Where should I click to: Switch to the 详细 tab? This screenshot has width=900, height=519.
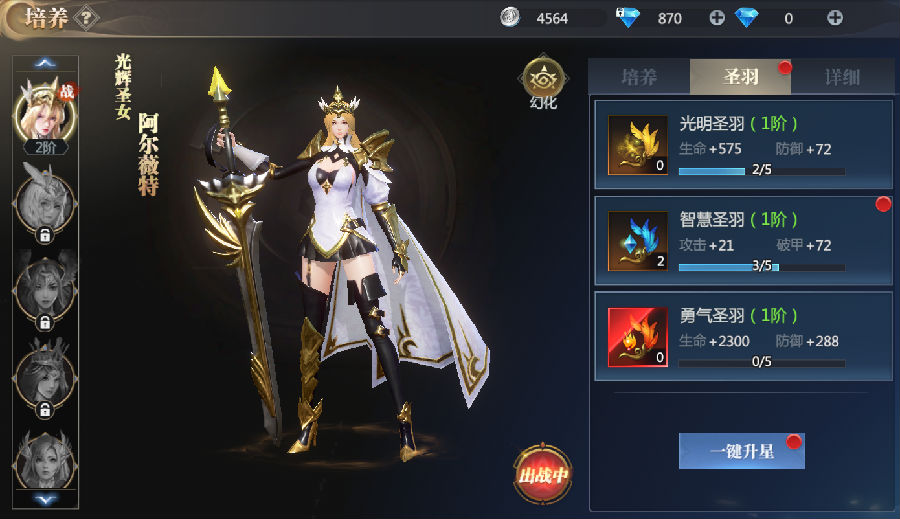[x=842, y=77]
